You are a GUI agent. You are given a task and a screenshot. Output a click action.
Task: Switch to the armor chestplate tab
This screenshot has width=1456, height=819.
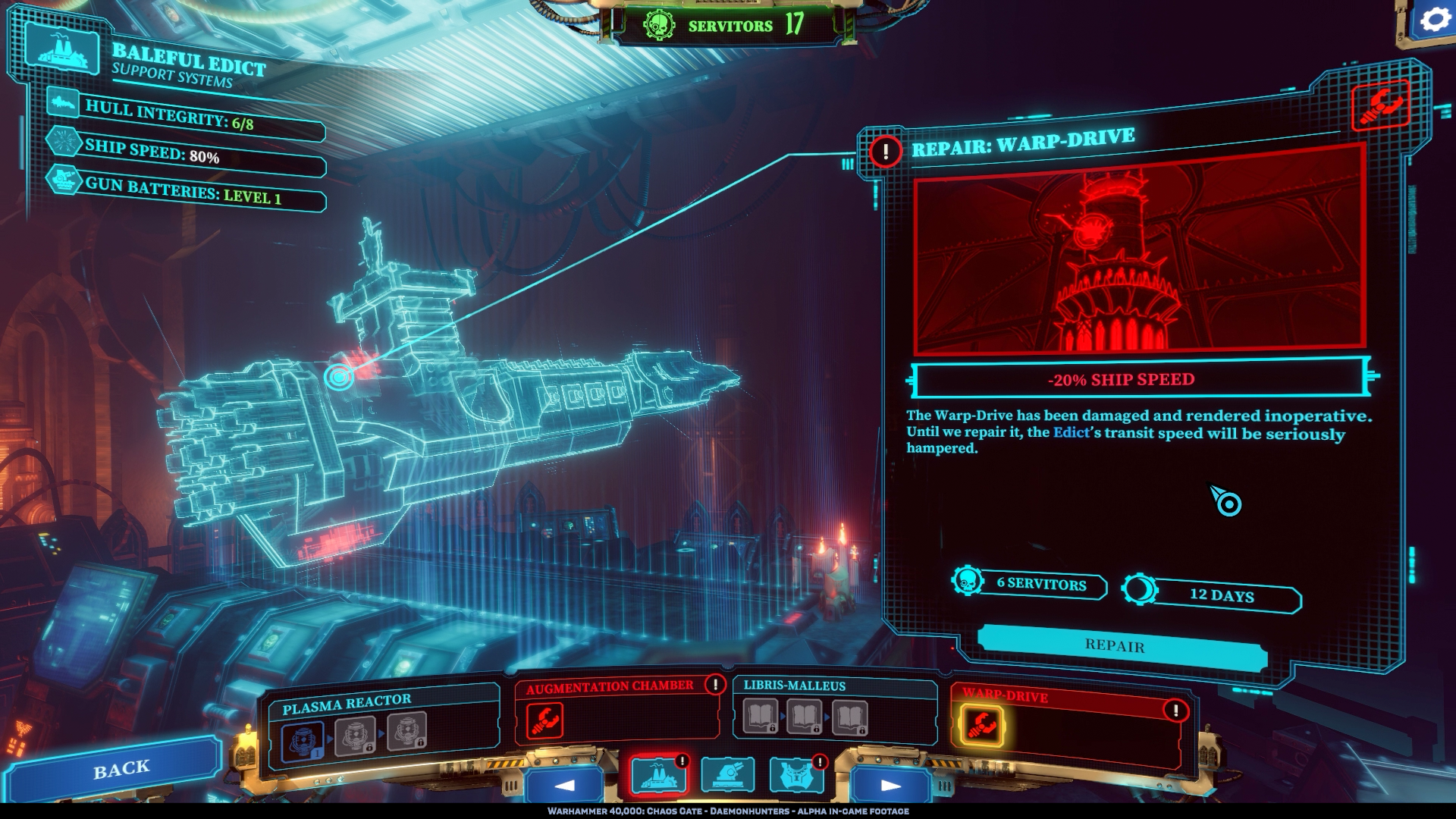795,776
